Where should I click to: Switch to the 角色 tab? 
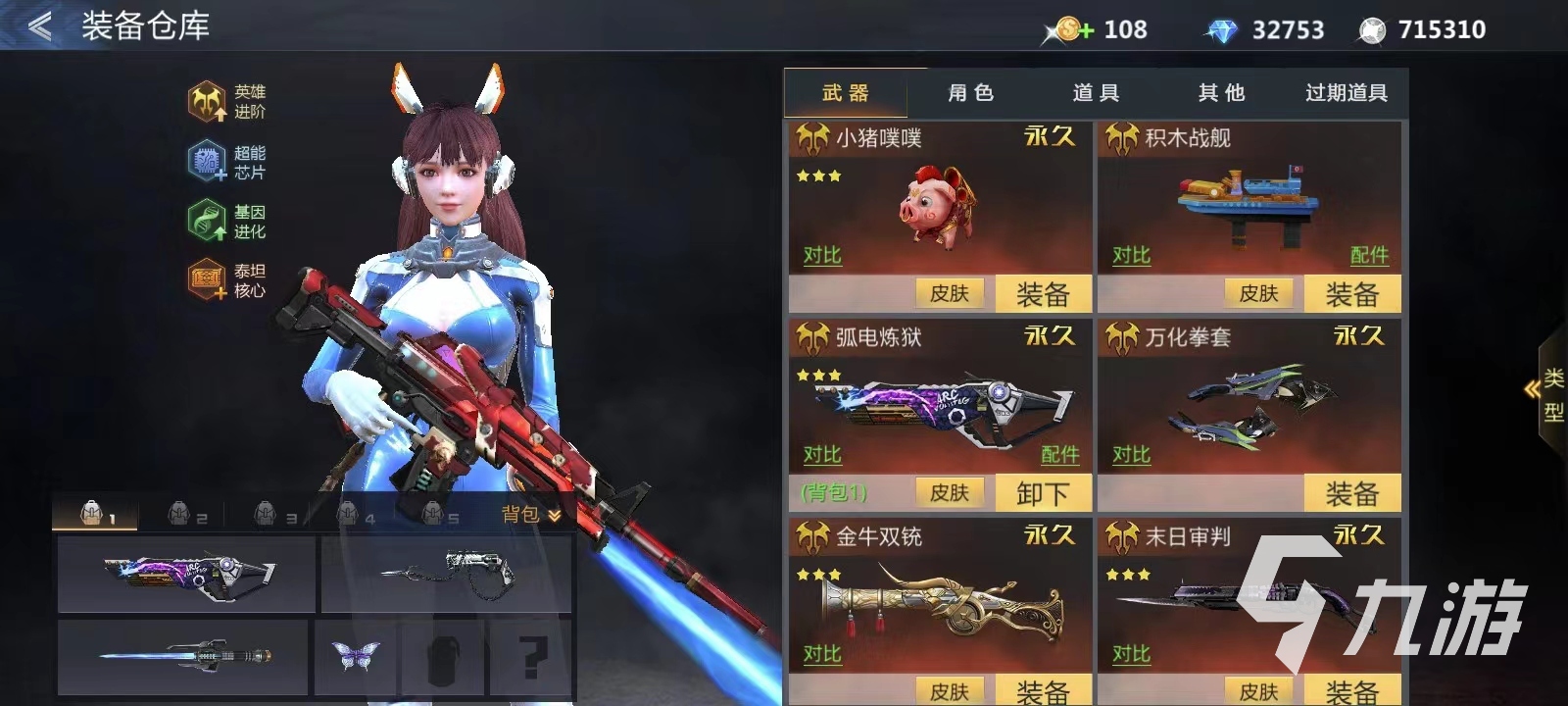(x=970, y=93)
